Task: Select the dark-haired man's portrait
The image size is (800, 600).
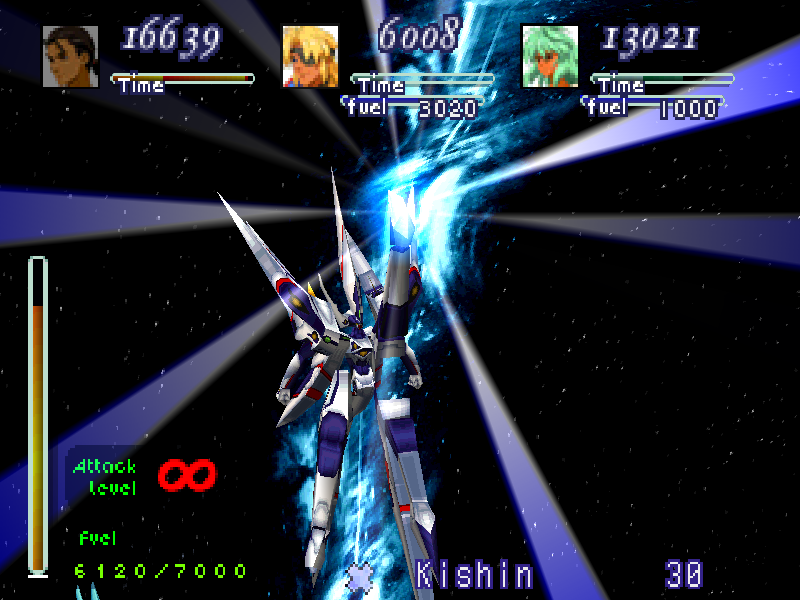Action: click(x=70, y=56)
